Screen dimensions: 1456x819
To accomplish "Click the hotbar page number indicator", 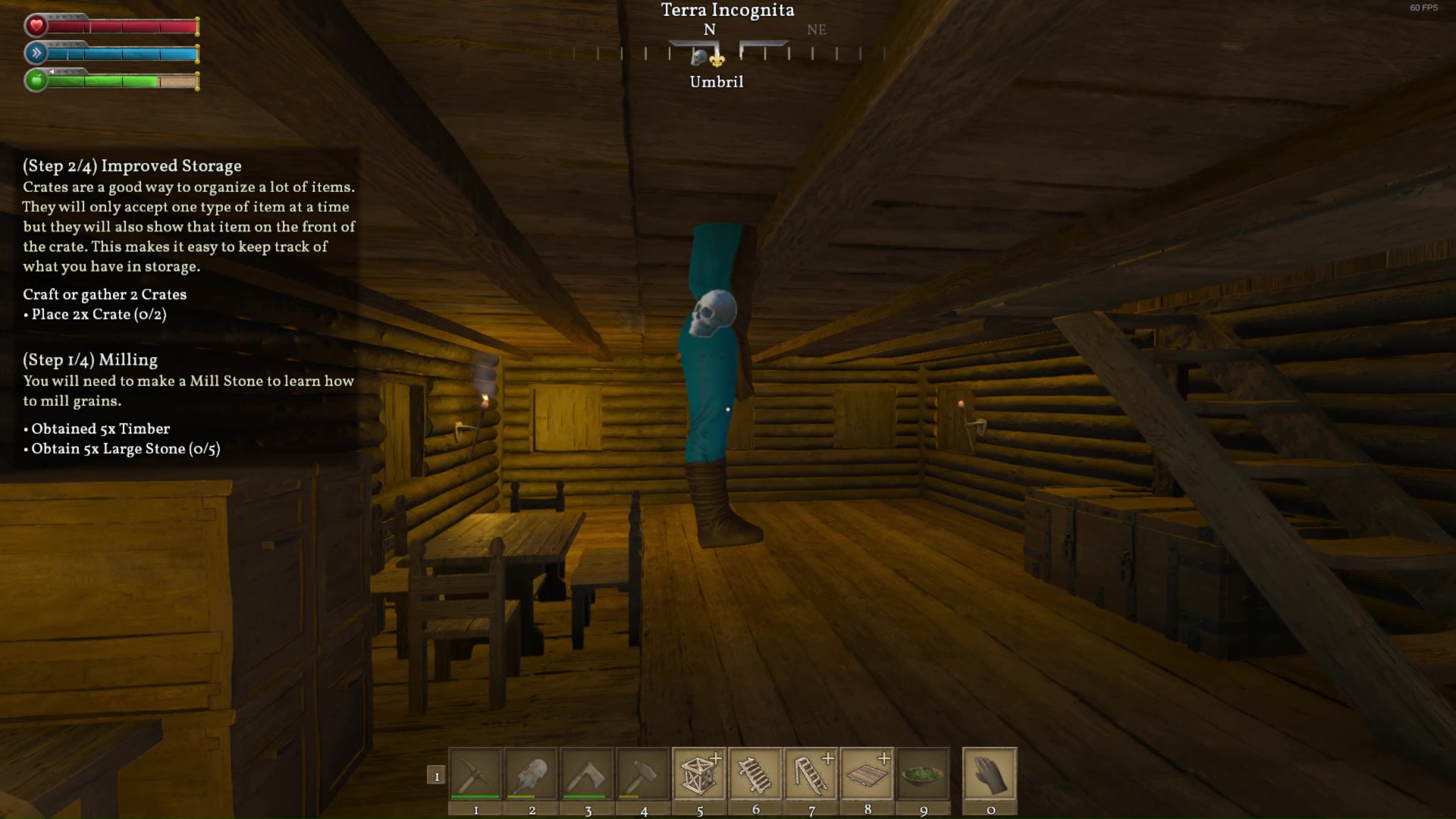I will tap(436, 776).
